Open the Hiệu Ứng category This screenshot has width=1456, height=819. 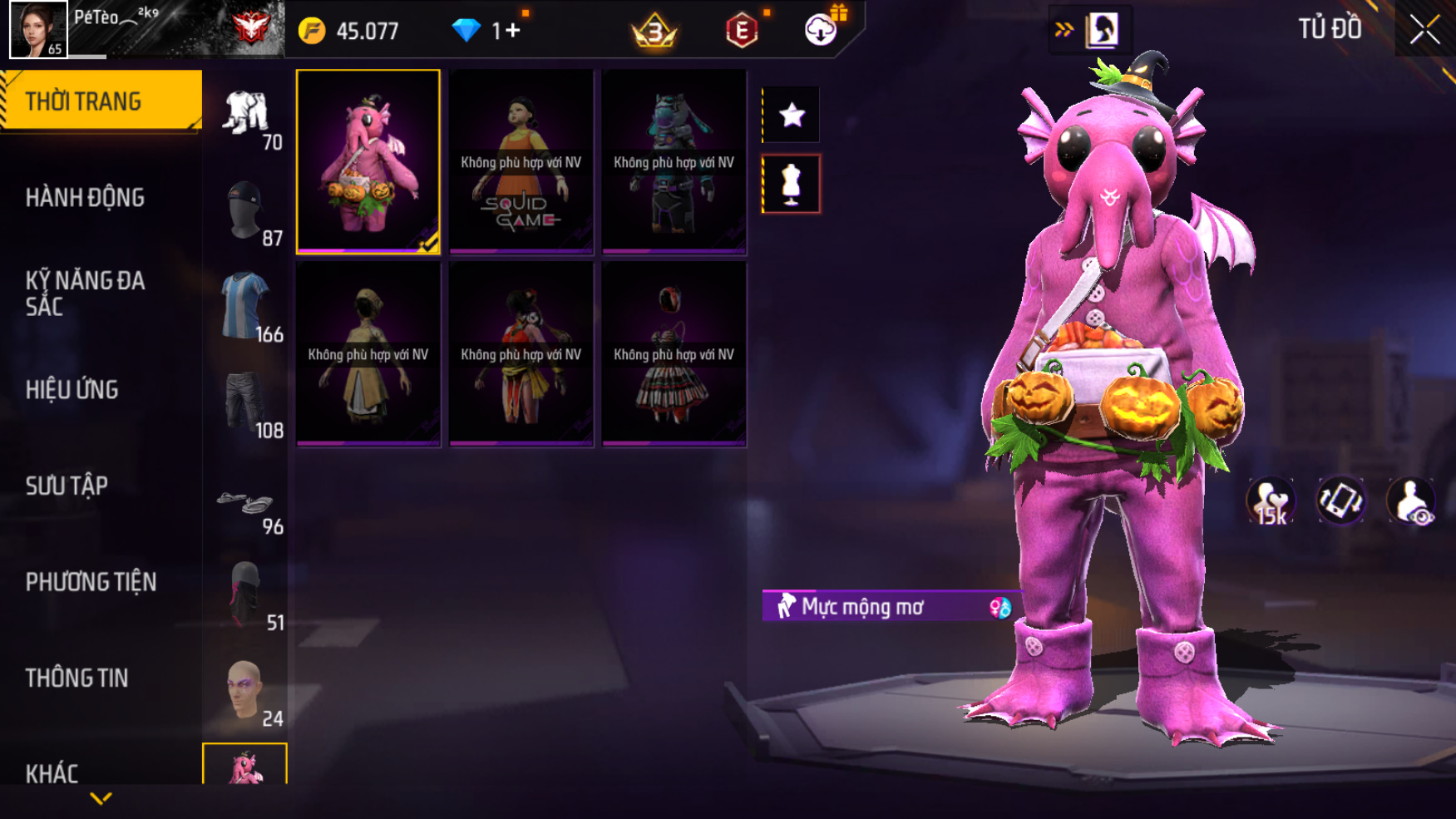pyautogui.click(x=72, y=389)
